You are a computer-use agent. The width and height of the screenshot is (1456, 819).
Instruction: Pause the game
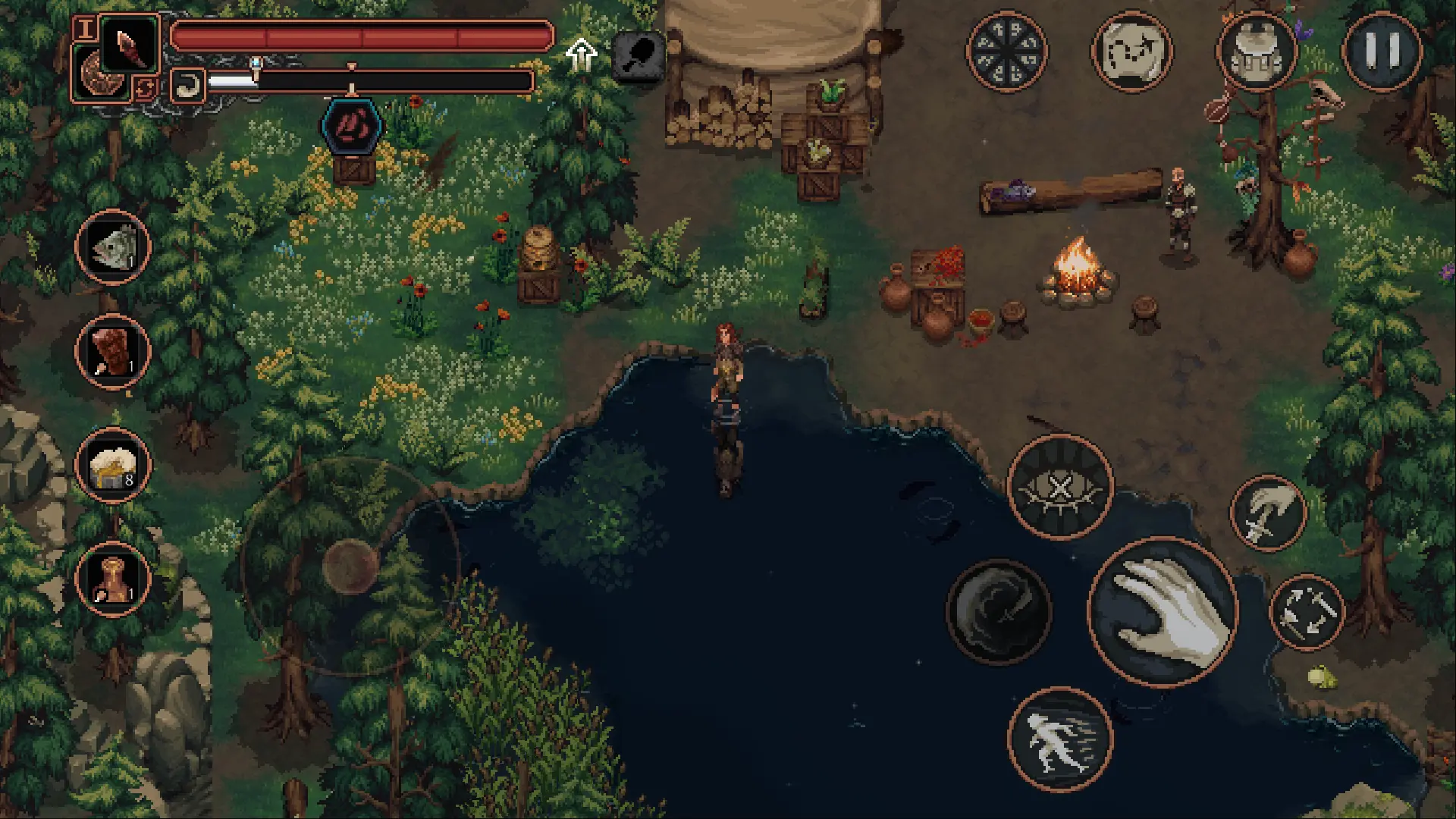[x=1383, y=52]
